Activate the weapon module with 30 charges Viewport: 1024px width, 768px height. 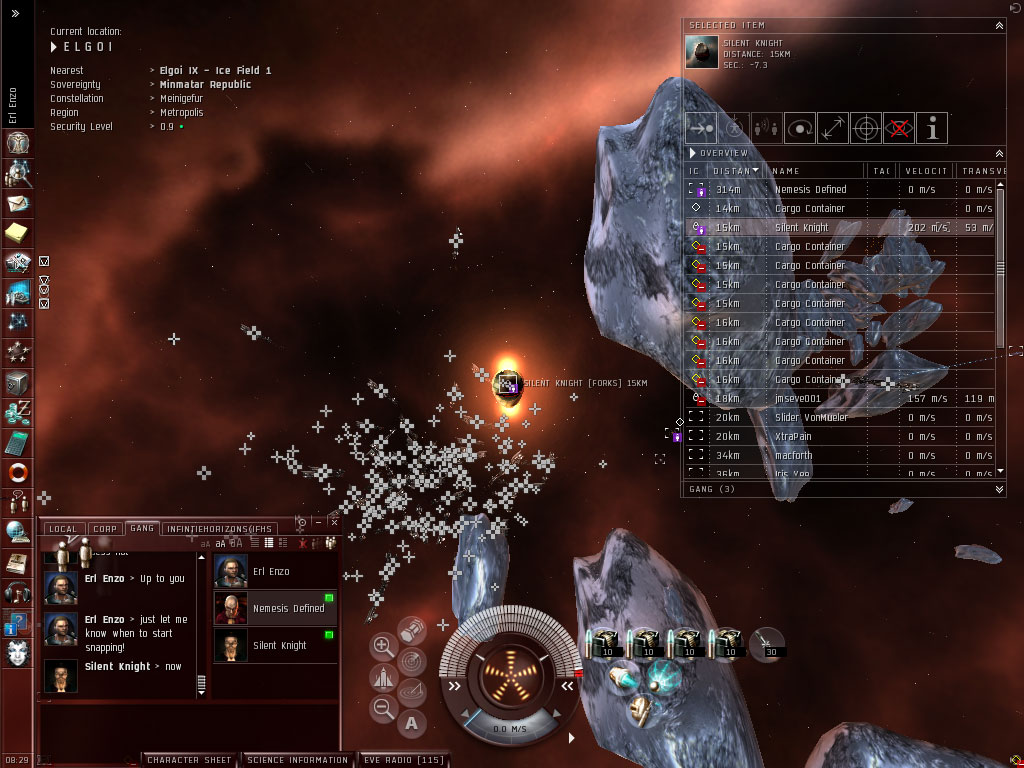point(768,644)
